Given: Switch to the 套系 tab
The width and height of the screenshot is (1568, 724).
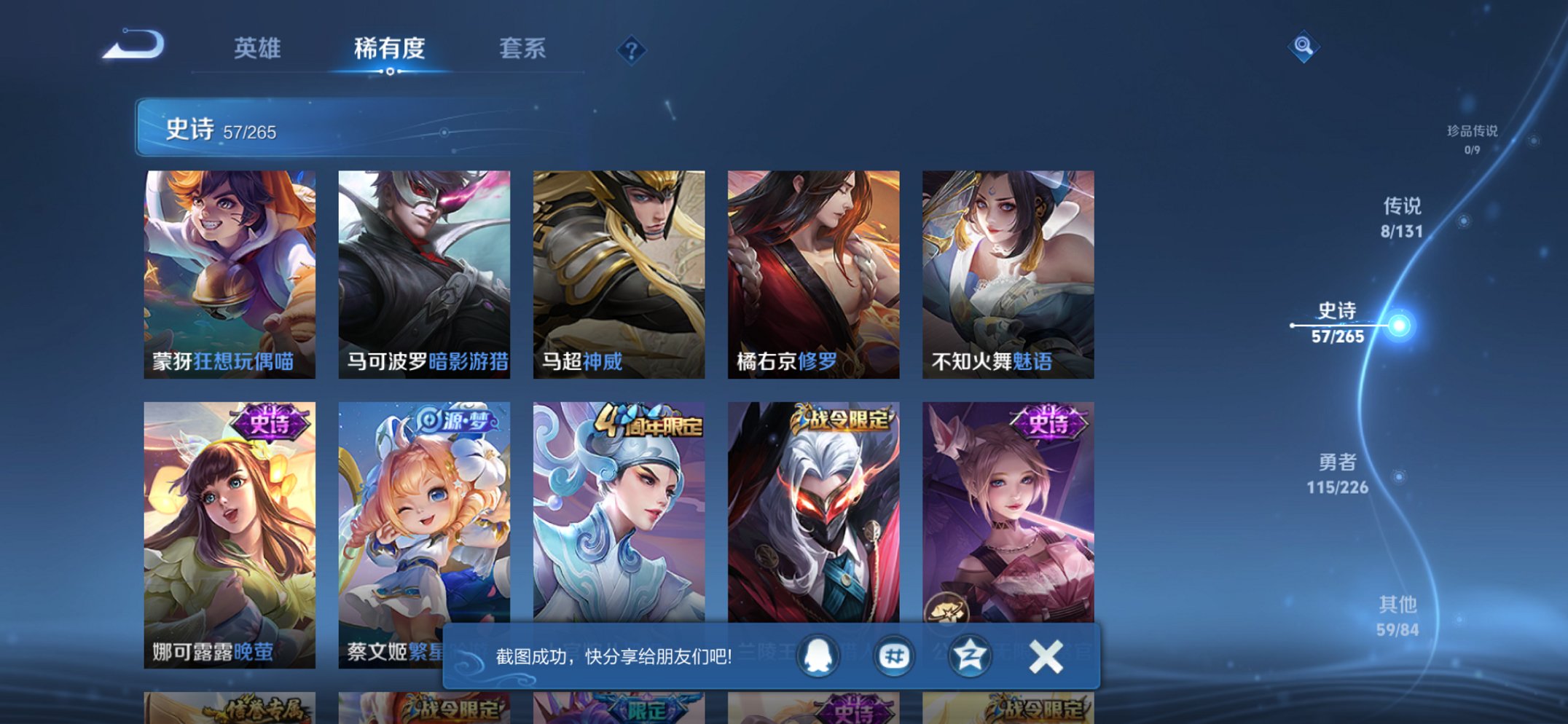Looking at the screenshot, I should pos(524,49).
